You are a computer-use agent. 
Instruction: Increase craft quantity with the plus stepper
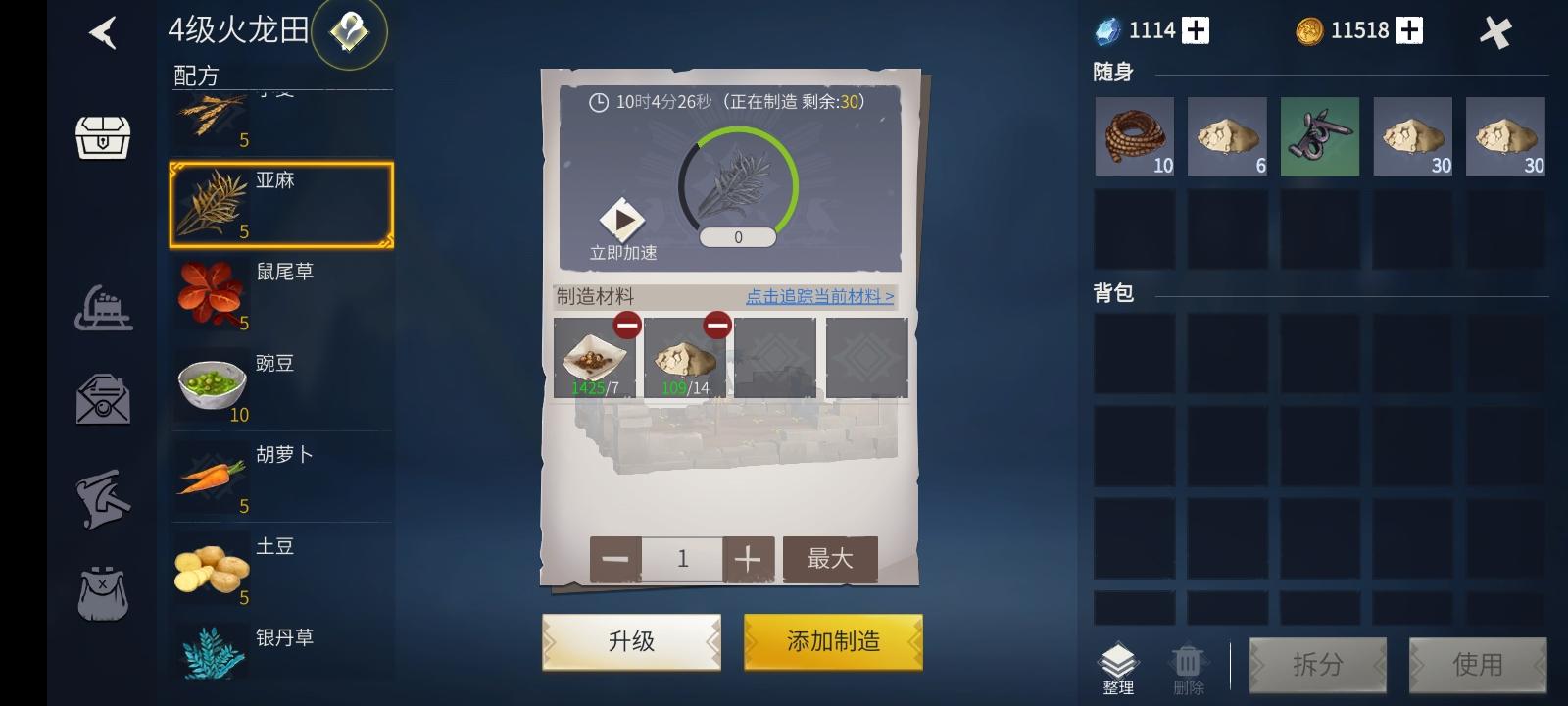[x=748, y=558]
